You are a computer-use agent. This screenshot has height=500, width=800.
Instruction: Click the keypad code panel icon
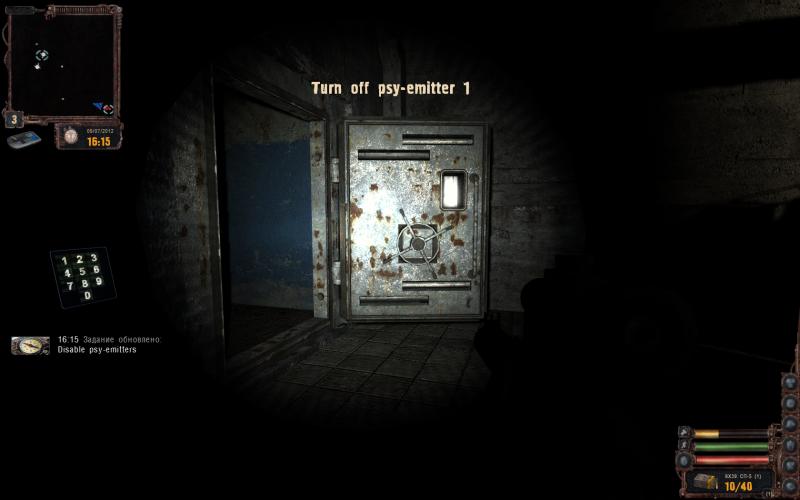[x=82, y=276]
